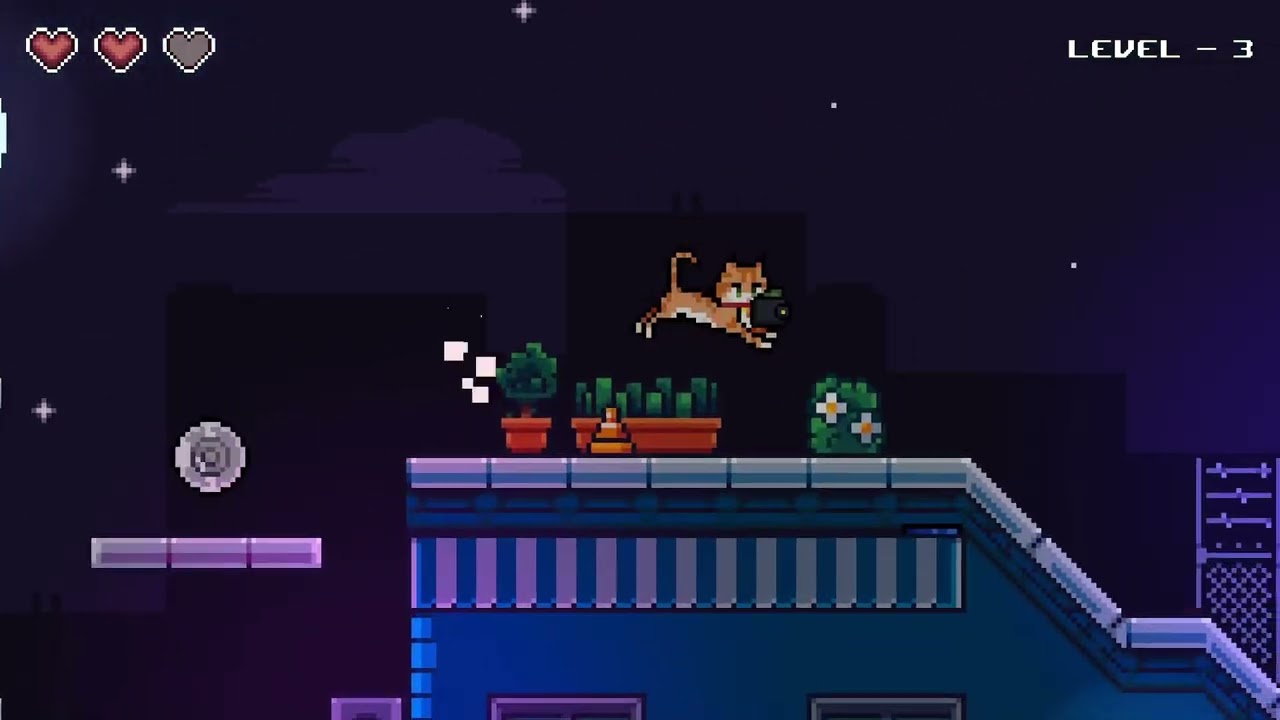Toggle the sparkle star near the top left
The width and height of the screenshot is (1280, 720).
click(x=122, y=171)
